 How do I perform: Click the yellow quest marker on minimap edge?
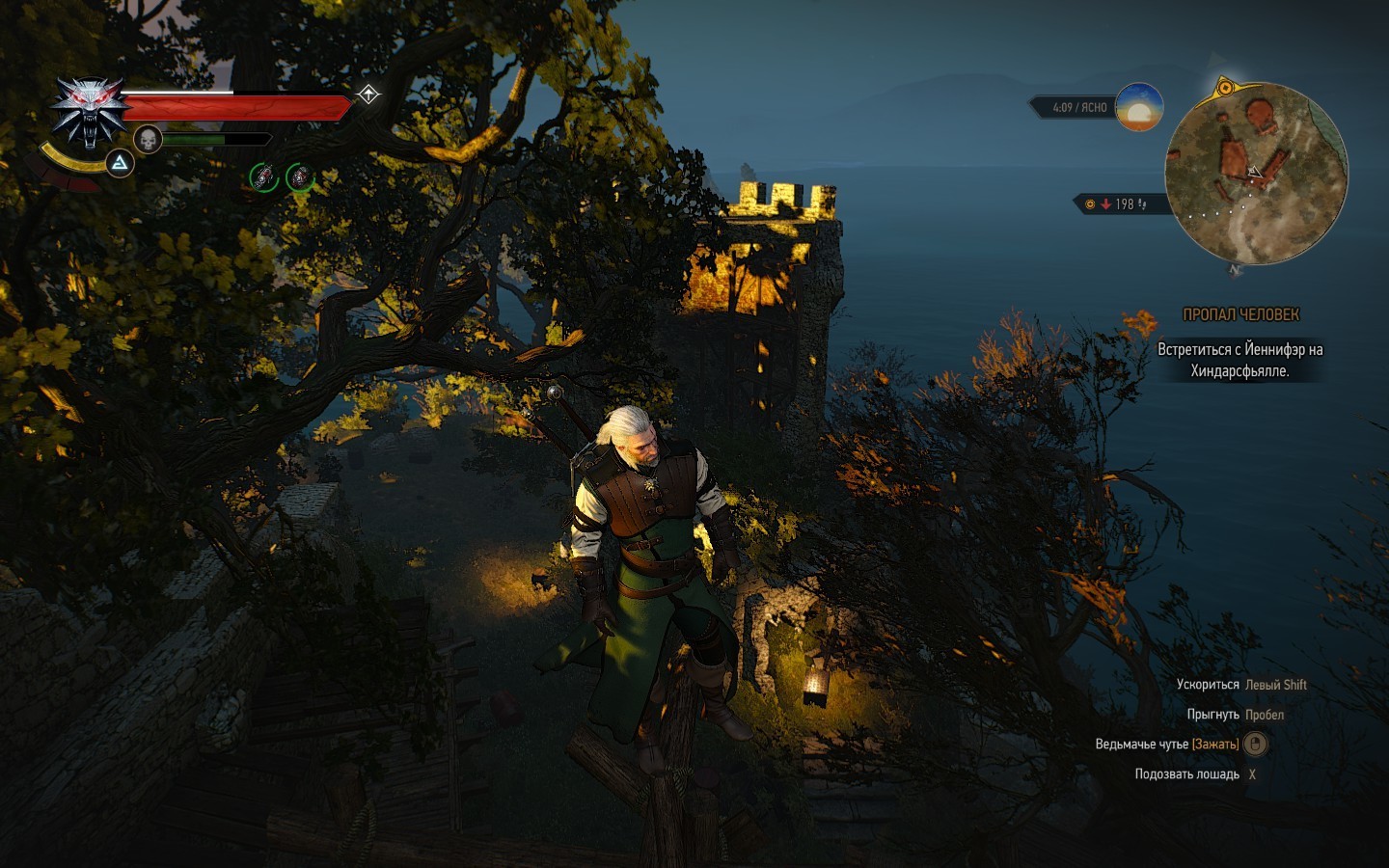click(1224, 88)
